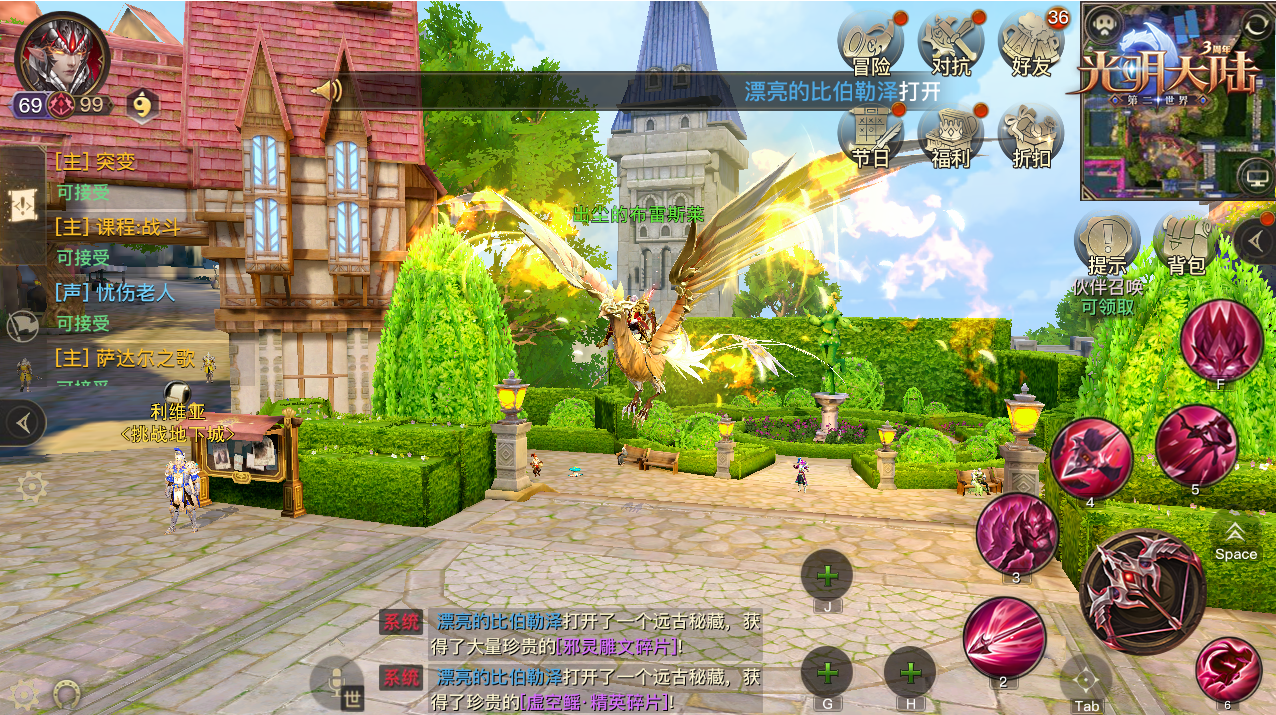
Task: Open the 背包 backpack
Action: point(1186,244)
